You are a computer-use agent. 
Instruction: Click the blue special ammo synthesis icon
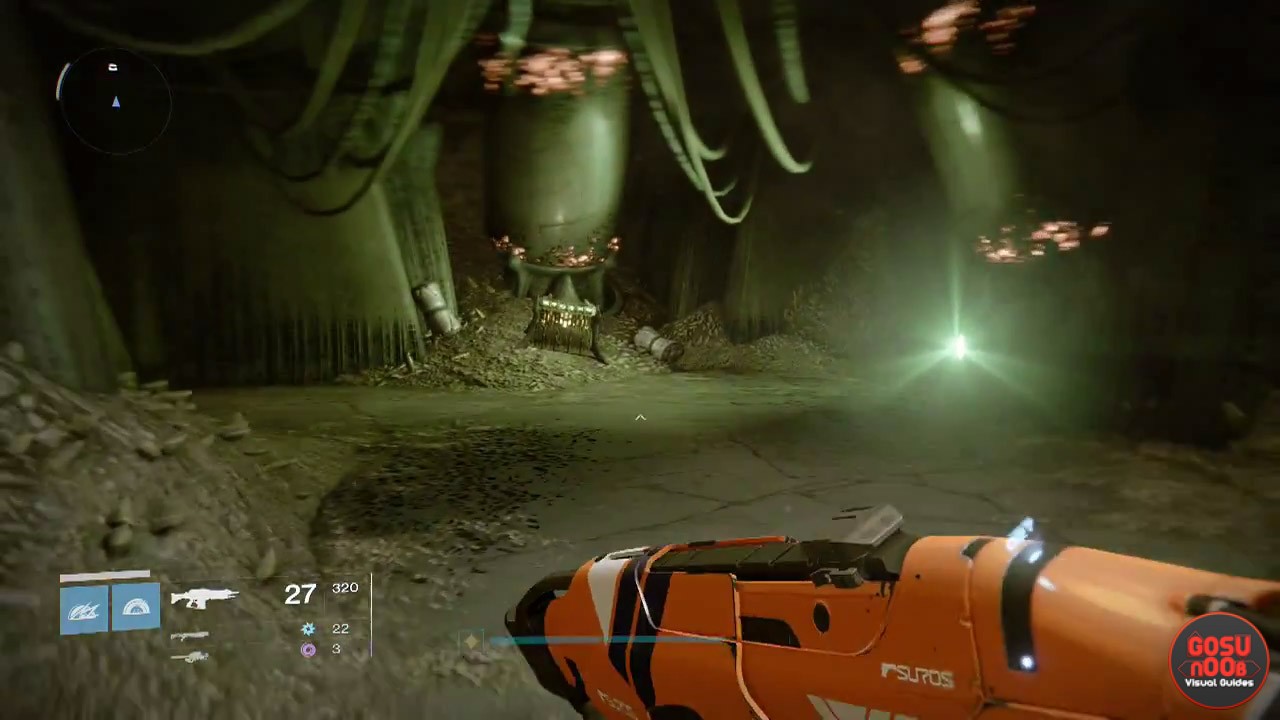click(x=308, y=628)
